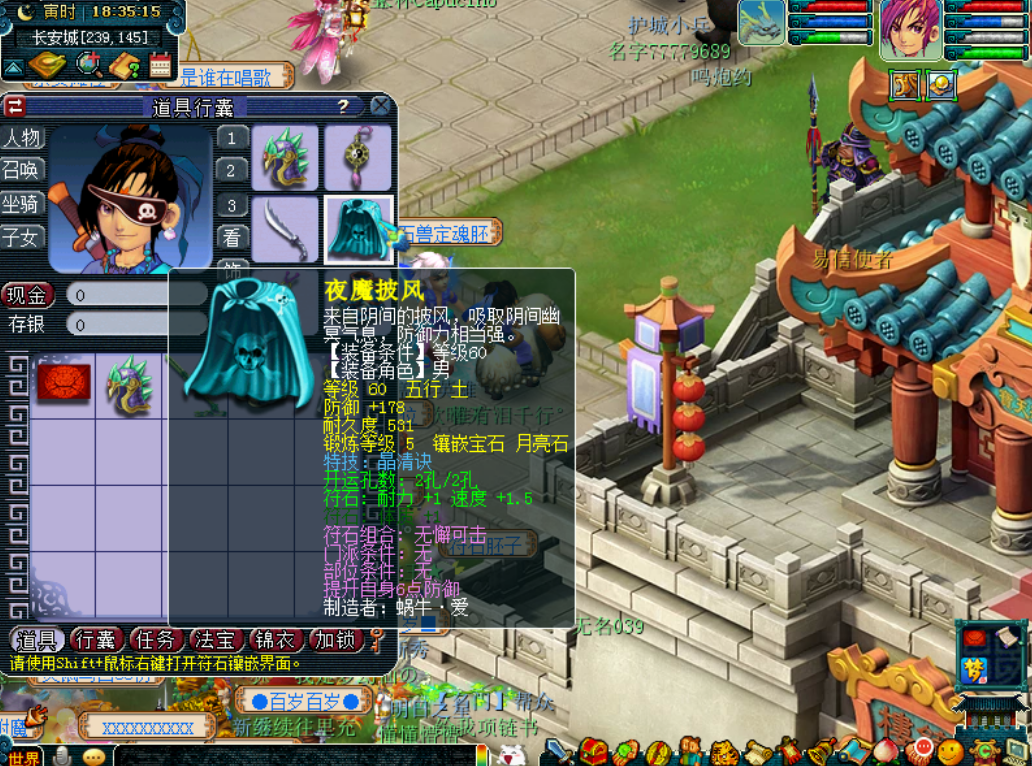
Task: Select the 世界 world chat channel
Action: [x=22, y=758]
